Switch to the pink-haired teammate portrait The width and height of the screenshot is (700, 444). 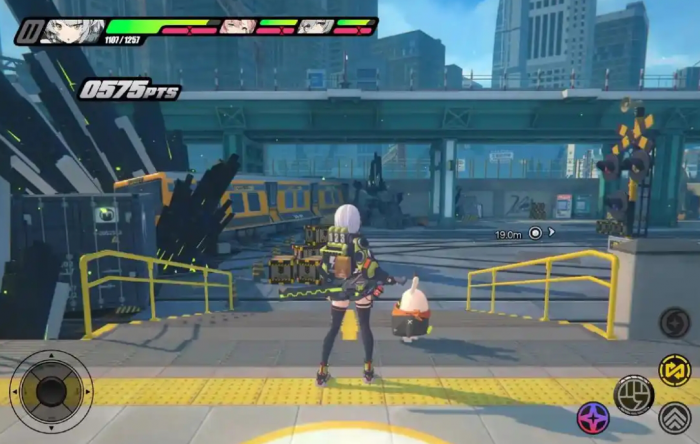(x=237, y=26)
